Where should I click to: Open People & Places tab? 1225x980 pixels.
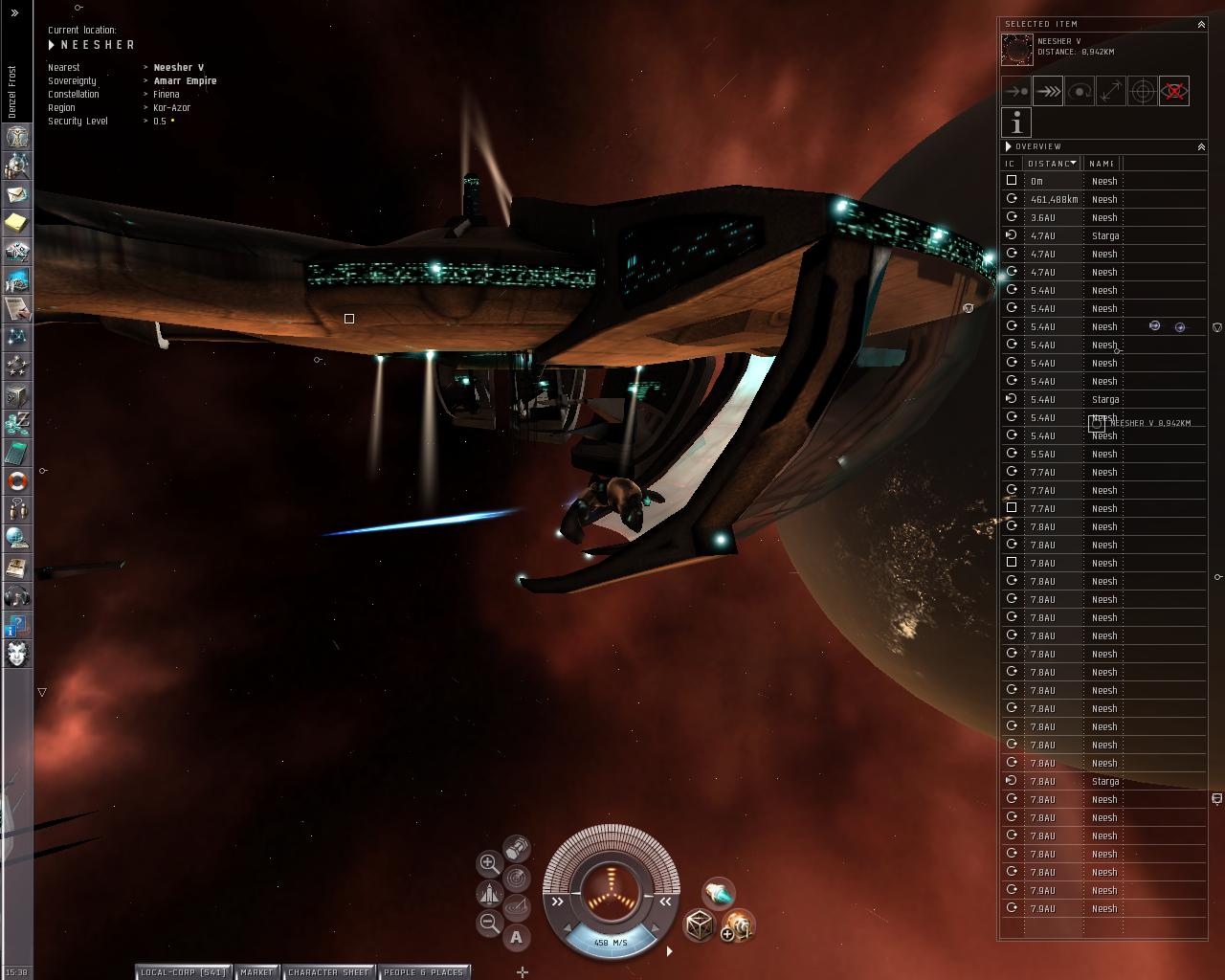pos(423,972)
